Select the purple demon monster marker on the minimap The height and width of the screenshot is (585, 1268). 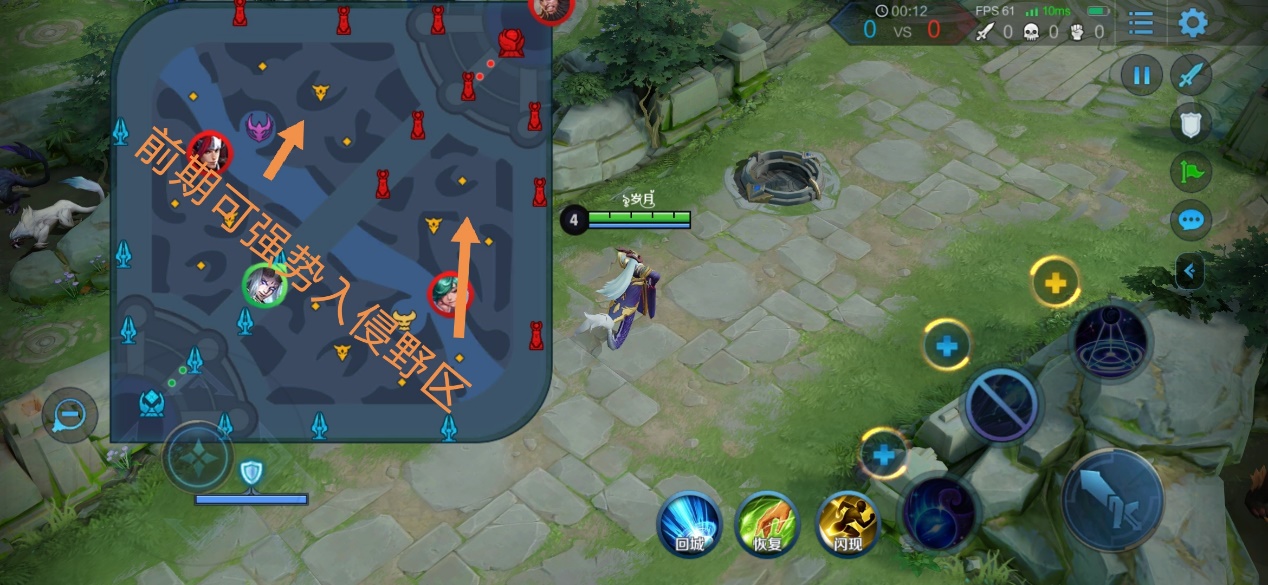tap(259, 127)
